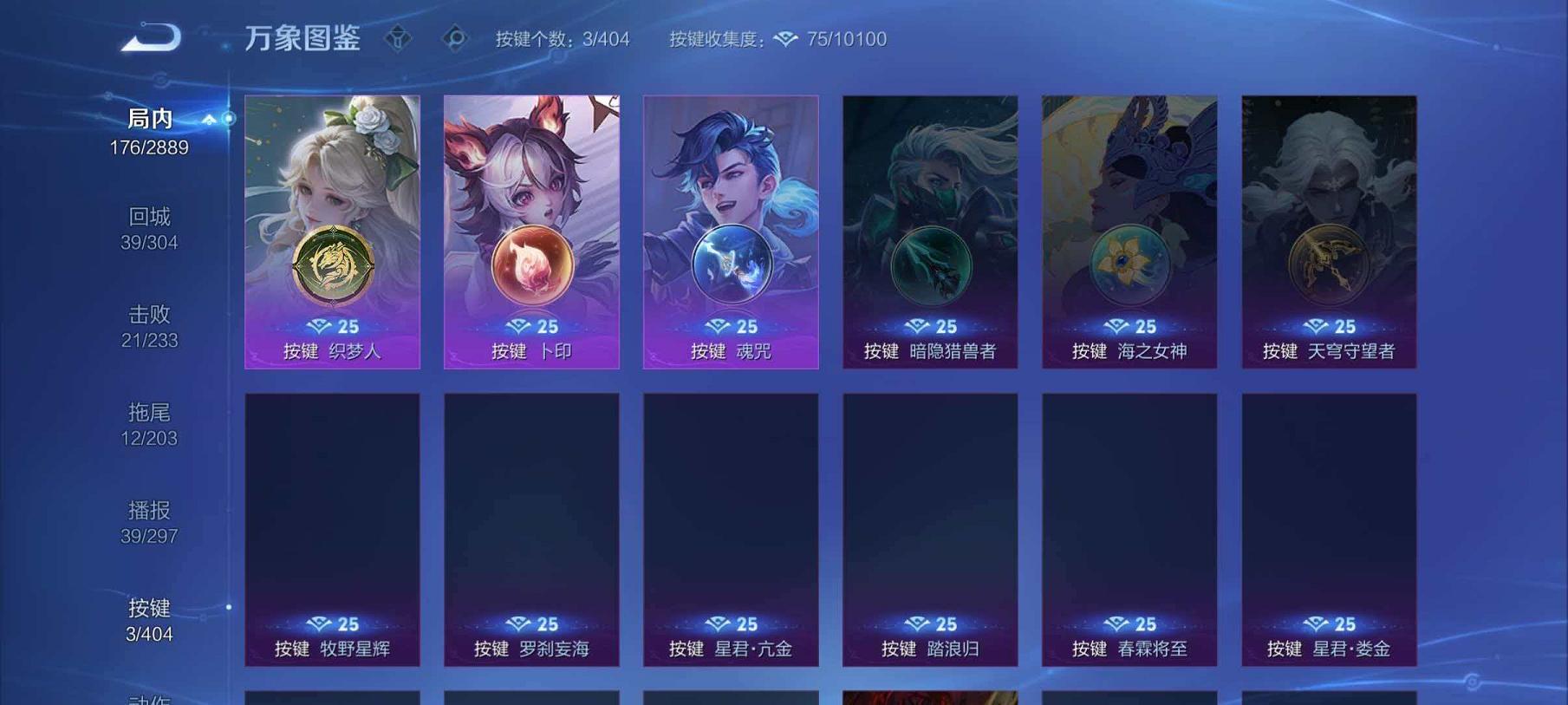Click the 按键个数 3/404 counter
The width and height of the screenshot is (1568, 705).
(x=563, y=39)
